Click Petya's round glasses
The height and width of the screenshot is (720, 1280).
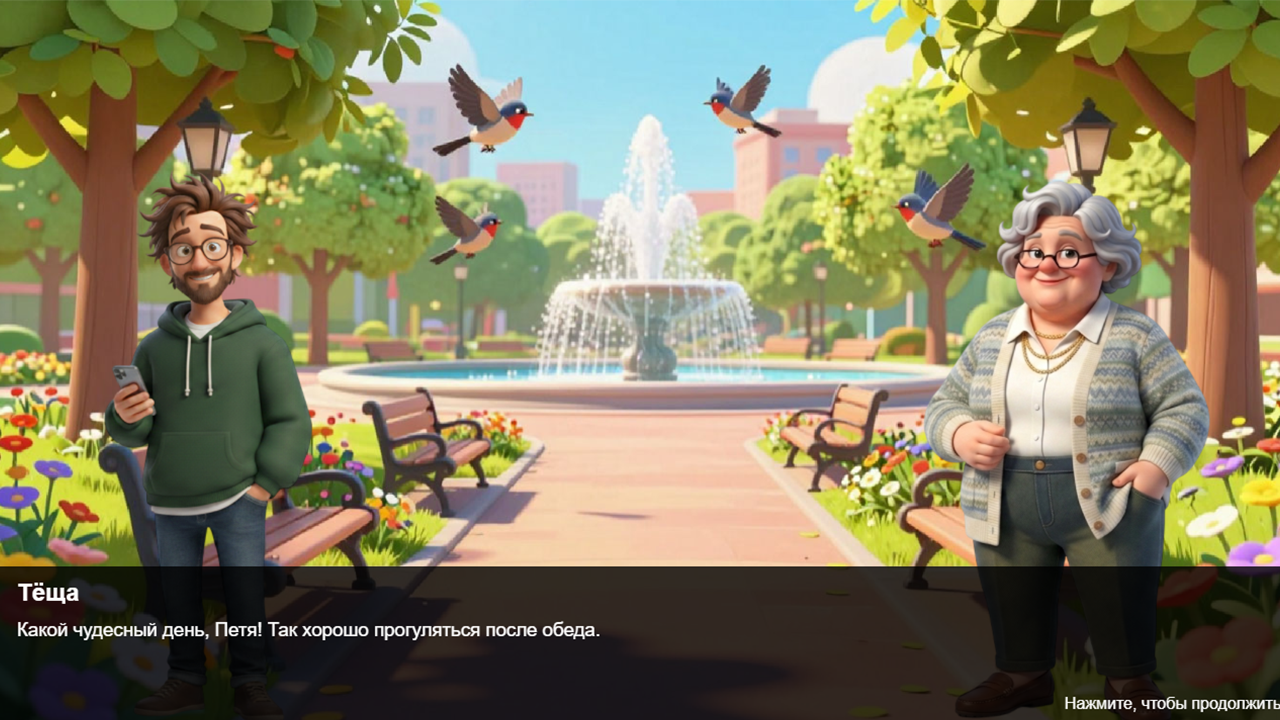tap(196, 250)
